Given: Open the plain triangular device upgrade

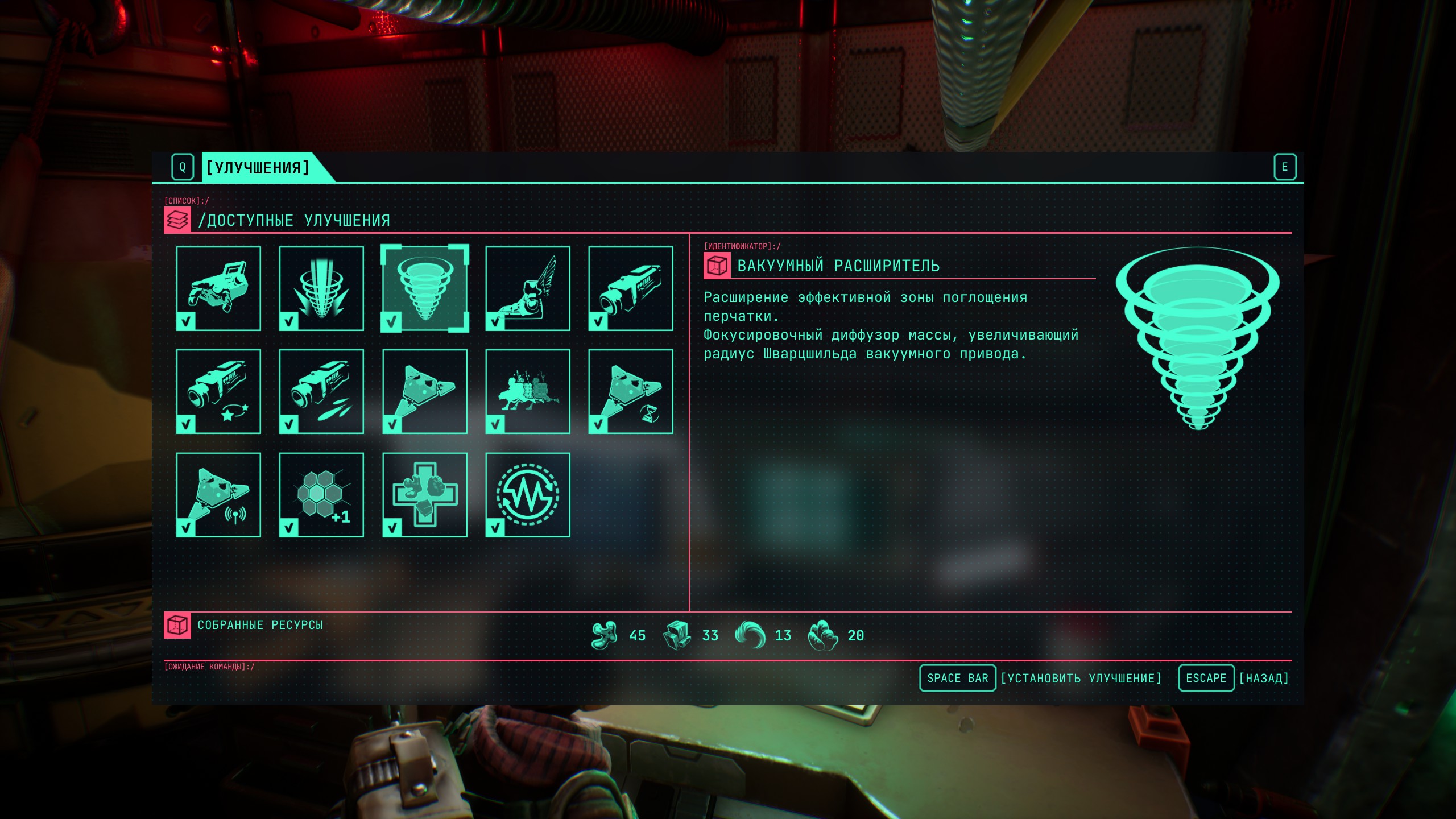Looking at the screenshot, I should pos(425,391).
